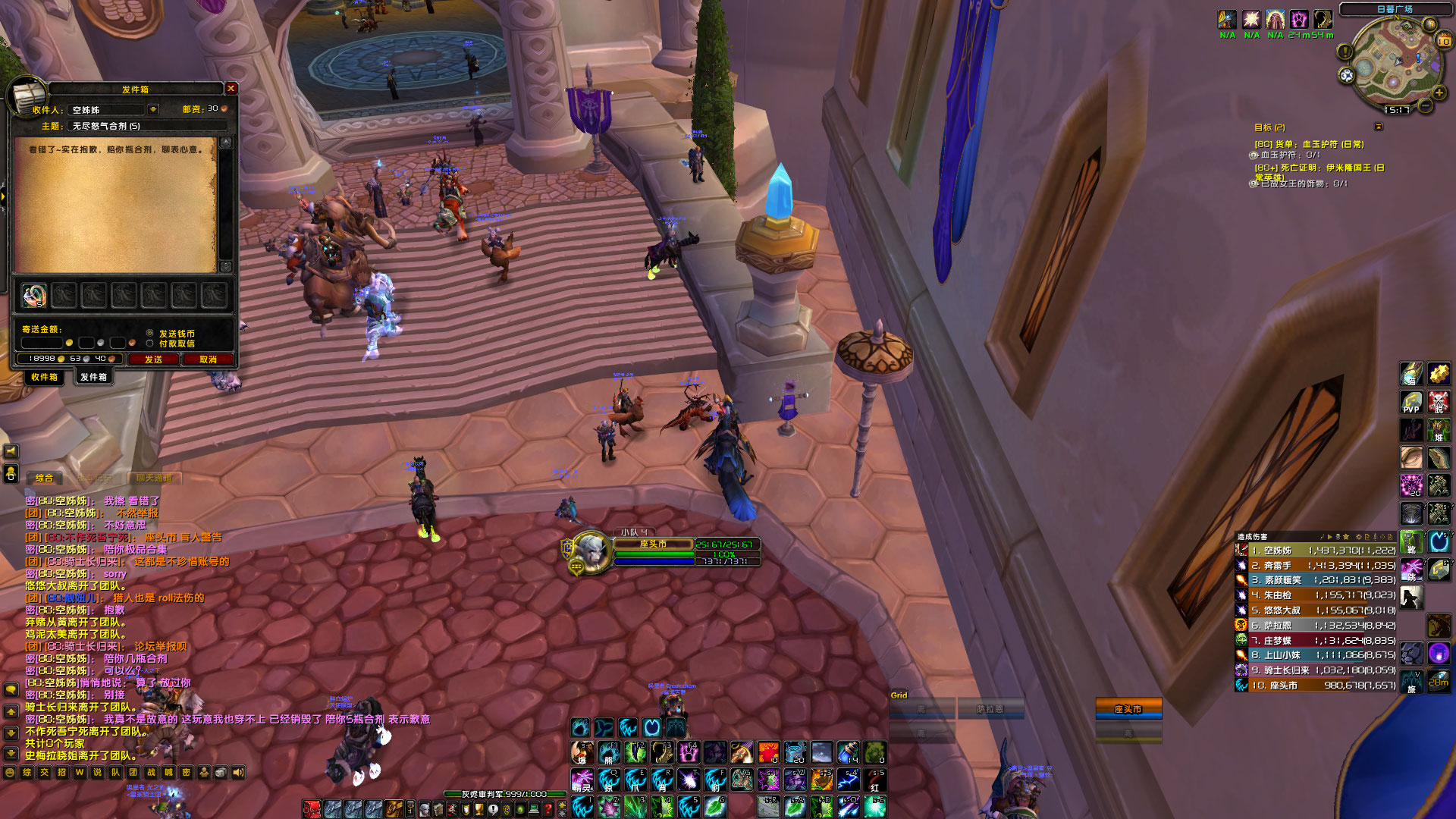Switch to the 收件箱 inbox tab
Viewport: 1456px width, 819px height.
point(45,377)
